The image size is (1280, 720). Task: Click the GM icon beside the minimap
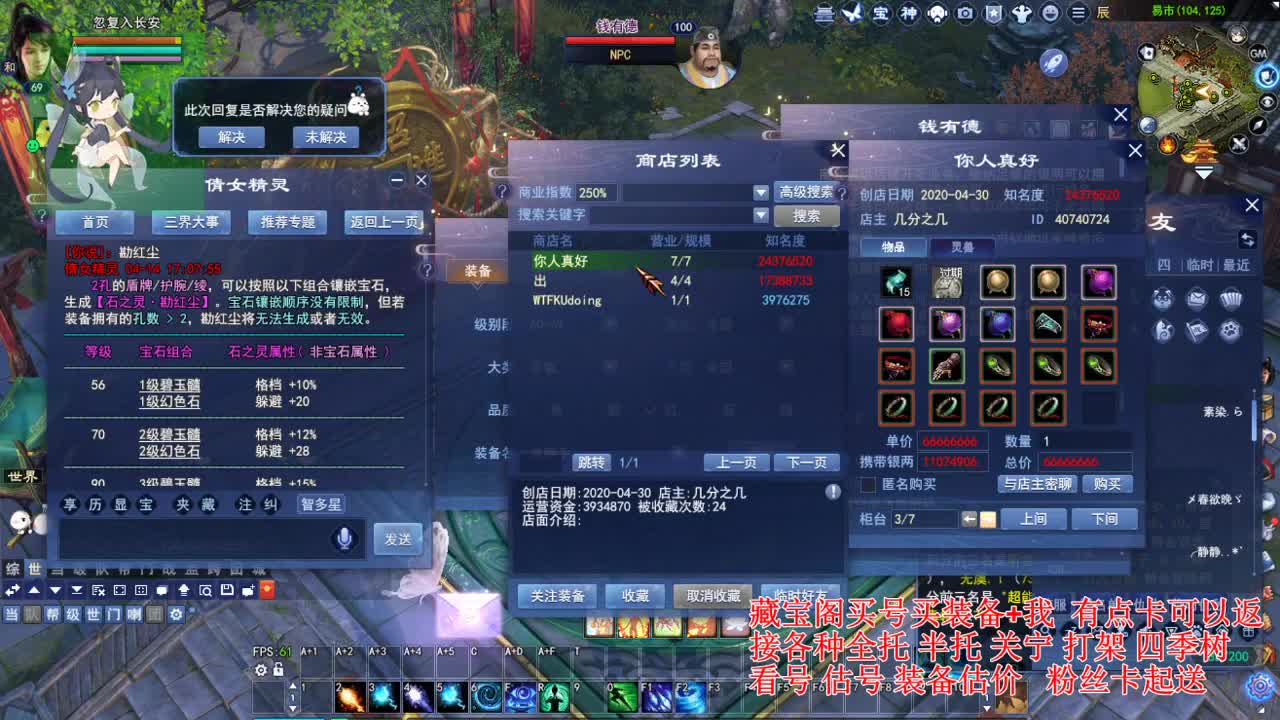(x=1257, y=55)
